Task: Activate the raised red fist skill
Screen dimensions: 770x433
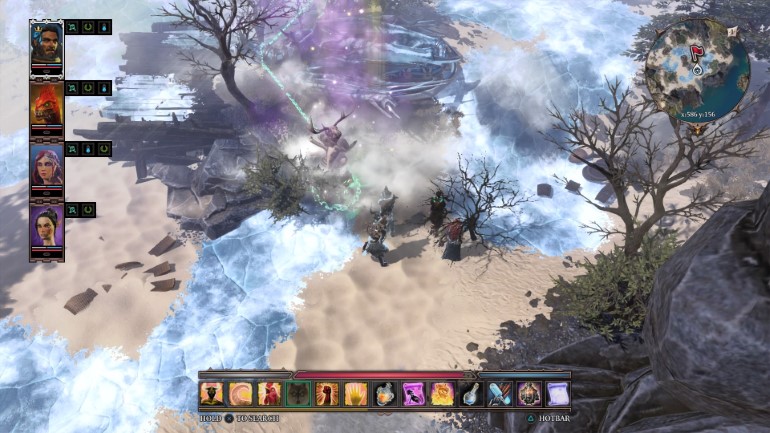Action: point(327,394)
